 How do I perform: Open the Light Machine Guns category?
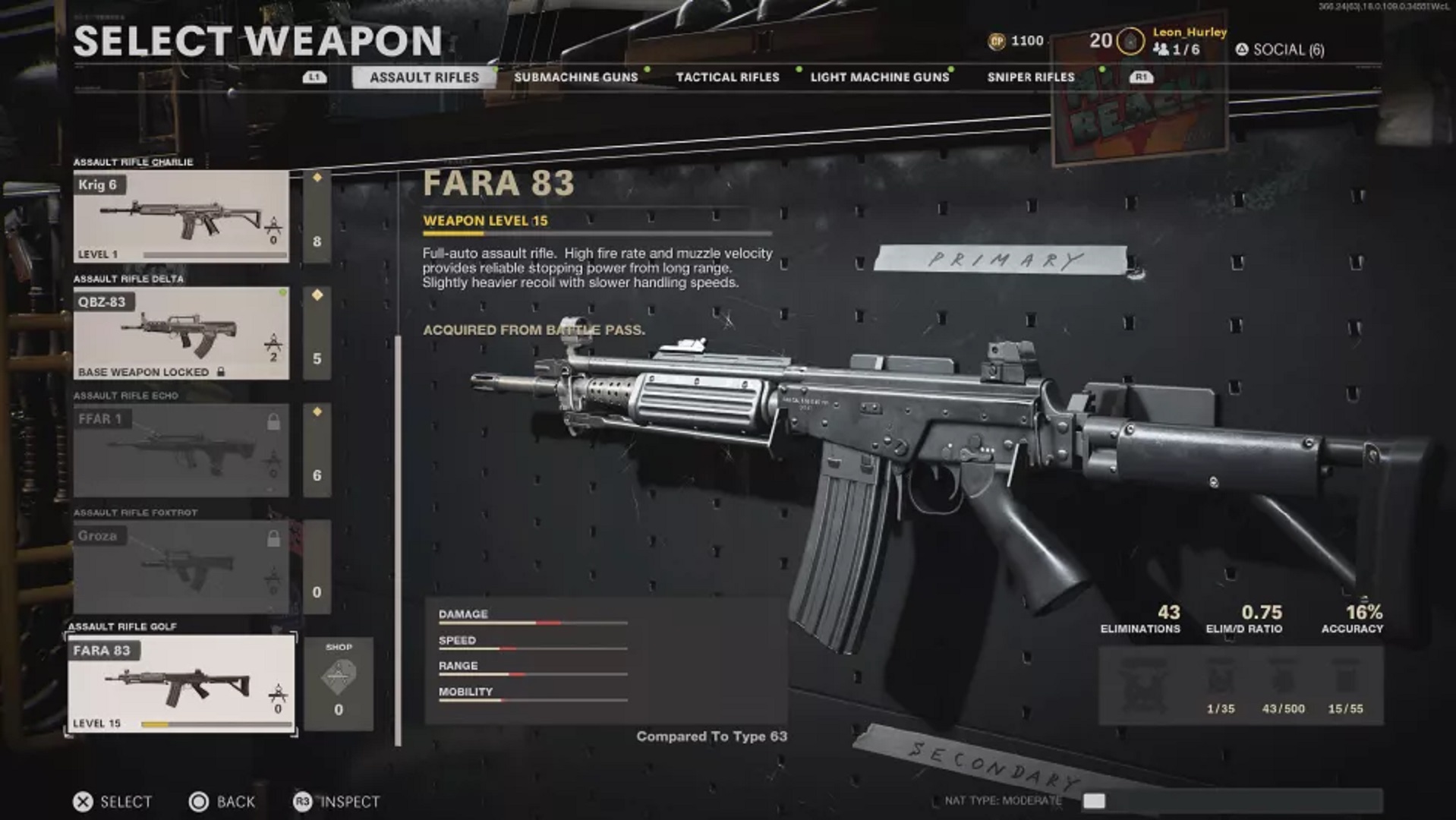point(882,77)
